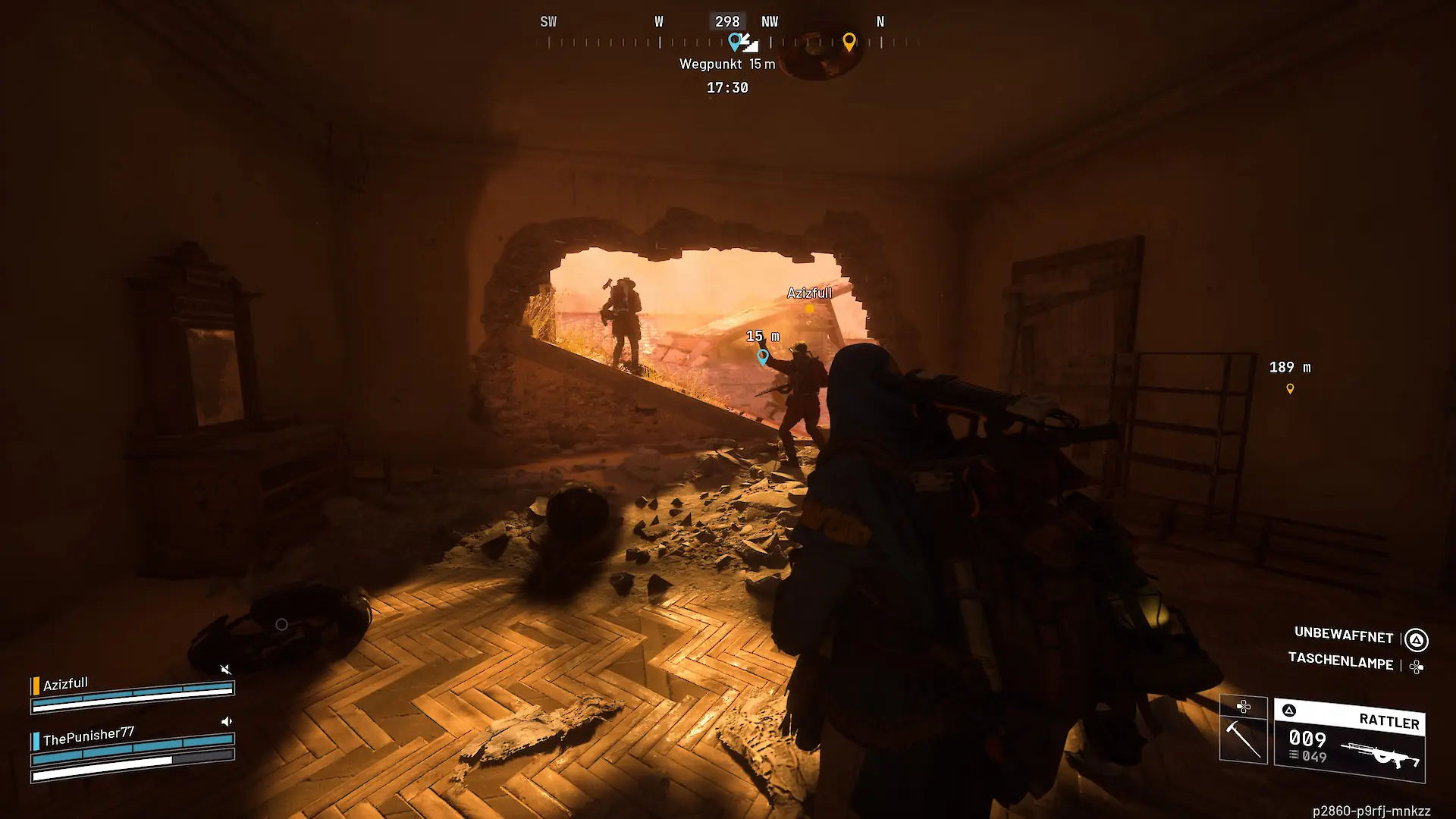Toggle the speaker icon beside ThePunisher77
The width and height of the screenshot is (1456, 819).
pyautogui.click(x=226, y=721)
